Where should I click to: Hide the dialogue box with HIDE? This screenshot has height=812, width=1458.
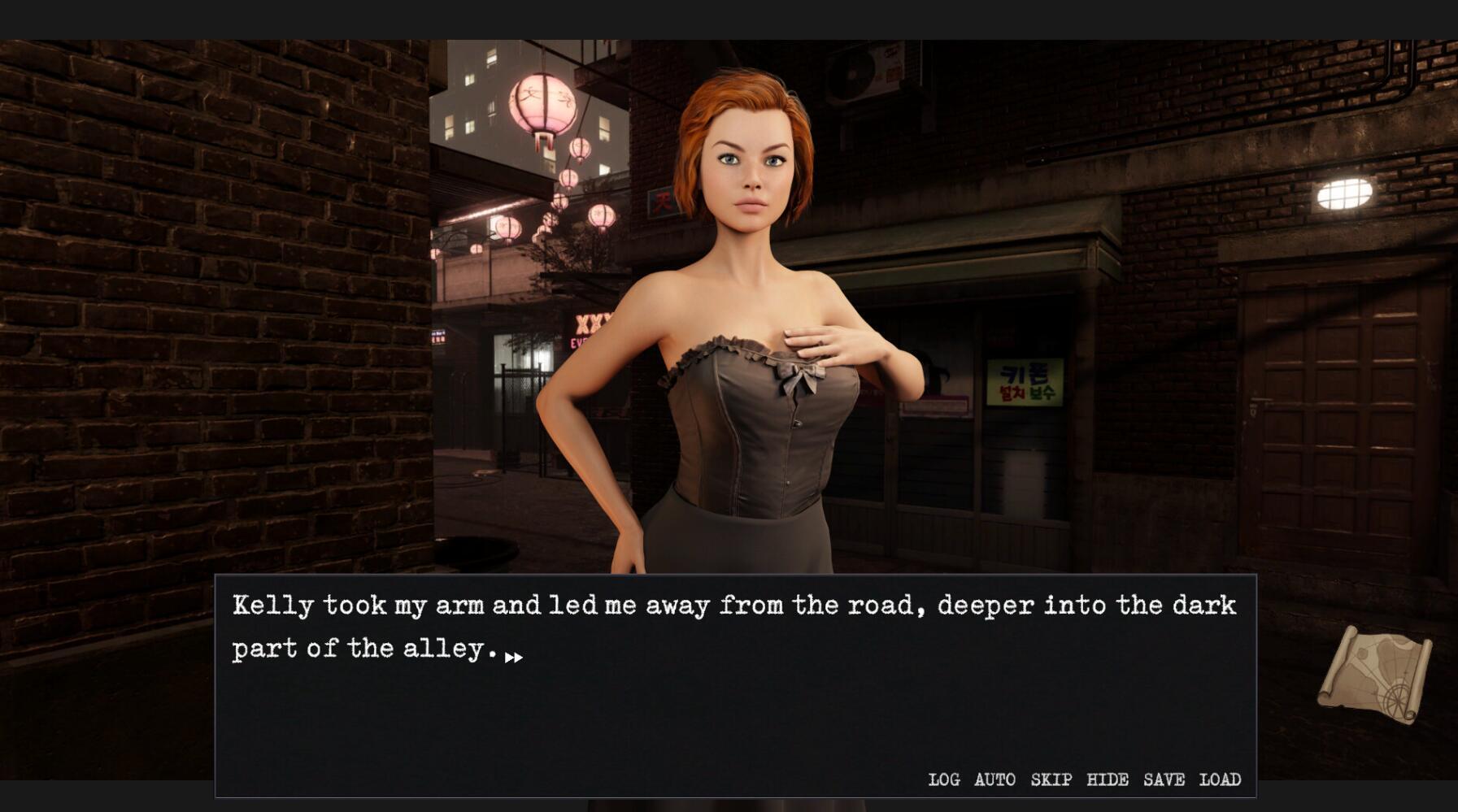click(1108, 779)
